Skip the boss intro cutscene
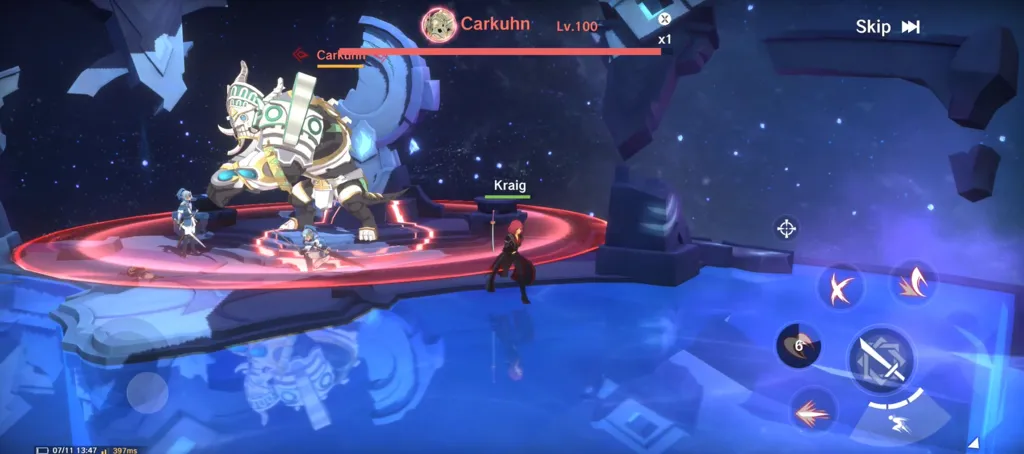 pos(887,27)
